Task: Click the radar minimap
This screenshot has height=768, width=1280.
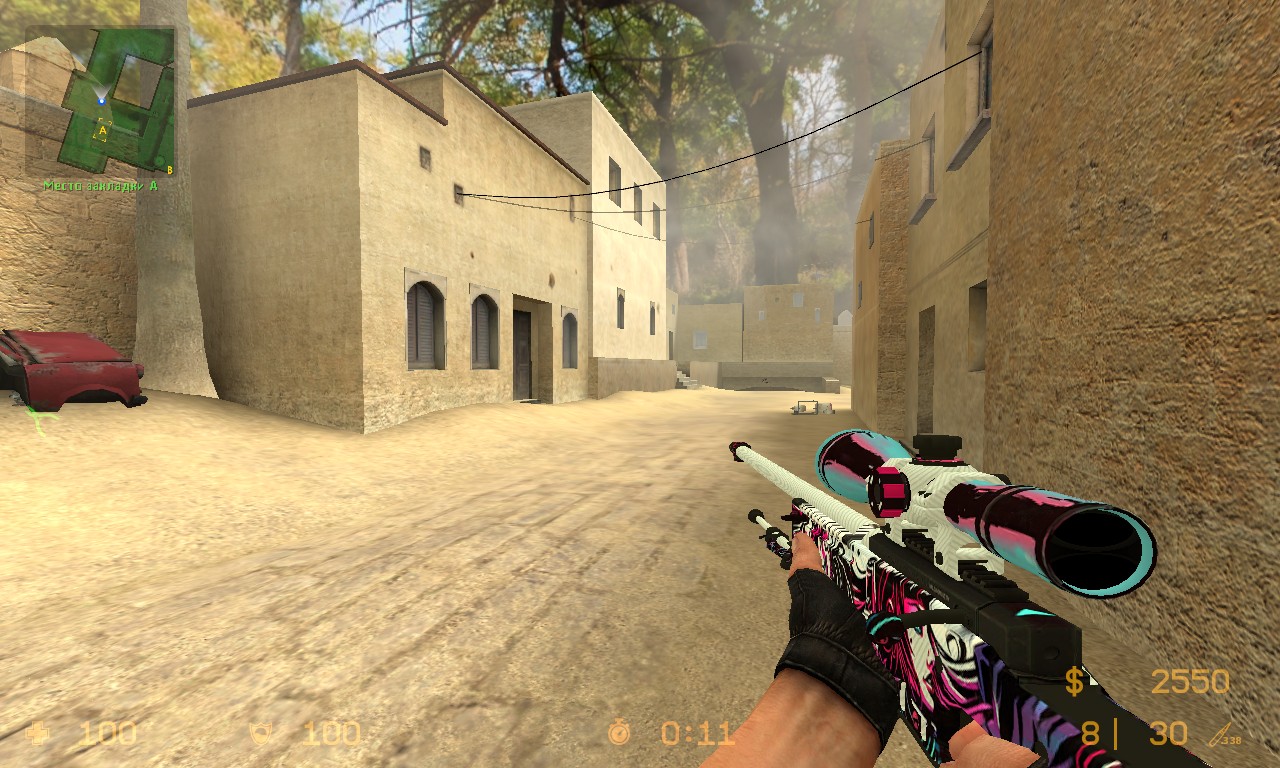Action: (x=100, y=100)
